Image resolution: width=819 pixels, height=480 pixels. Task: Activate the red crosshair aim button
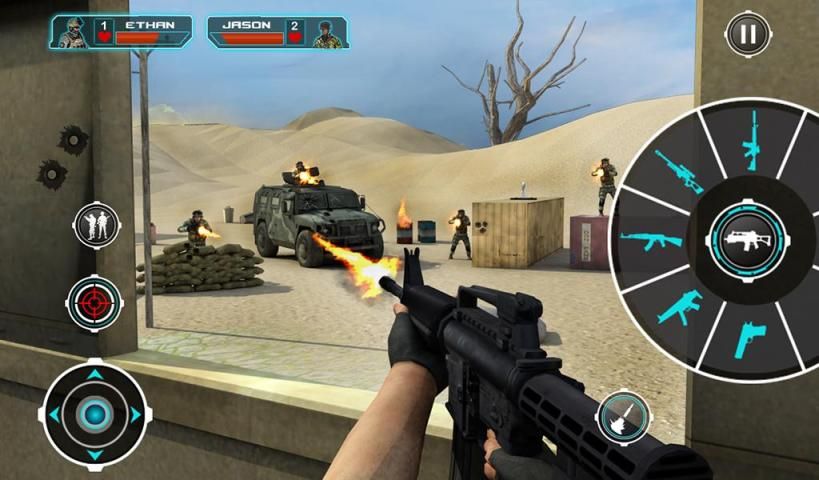95,301
